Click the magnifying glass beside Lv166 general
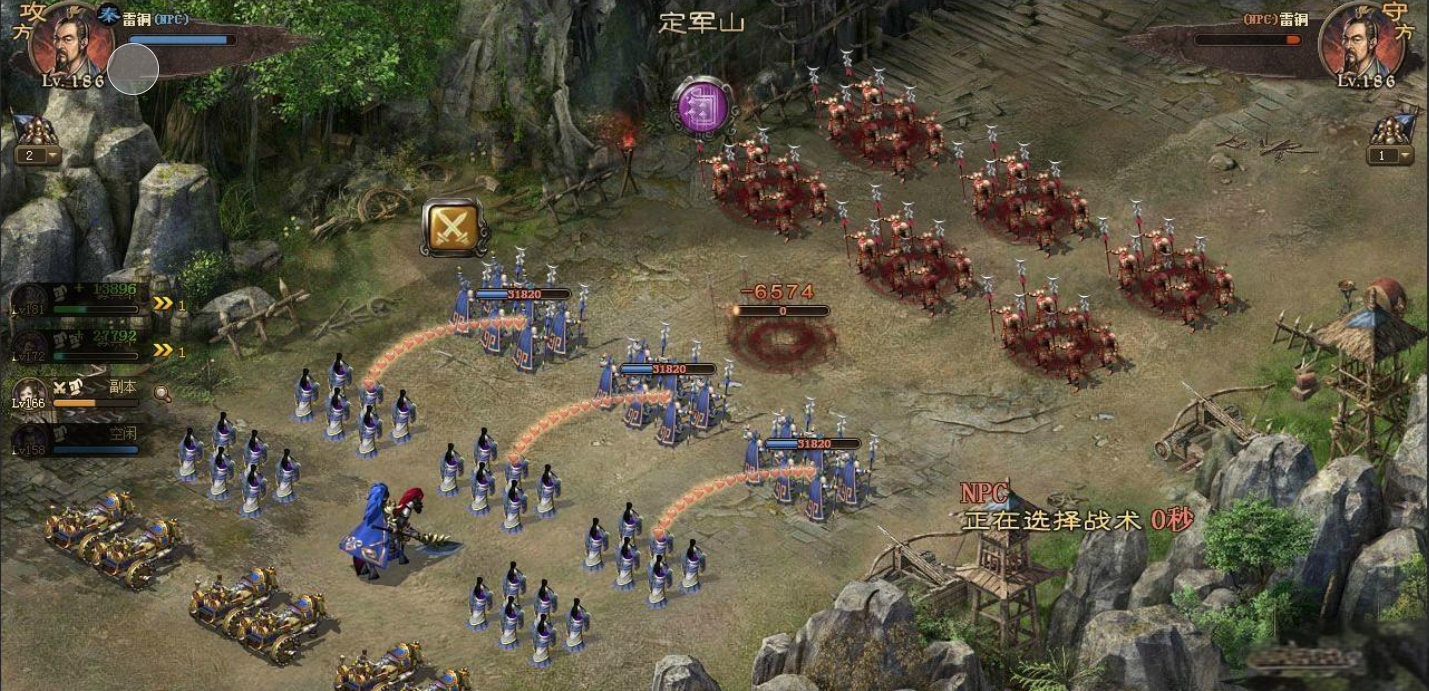Viewport: 1429px width, 691px height. coord(162,394)
